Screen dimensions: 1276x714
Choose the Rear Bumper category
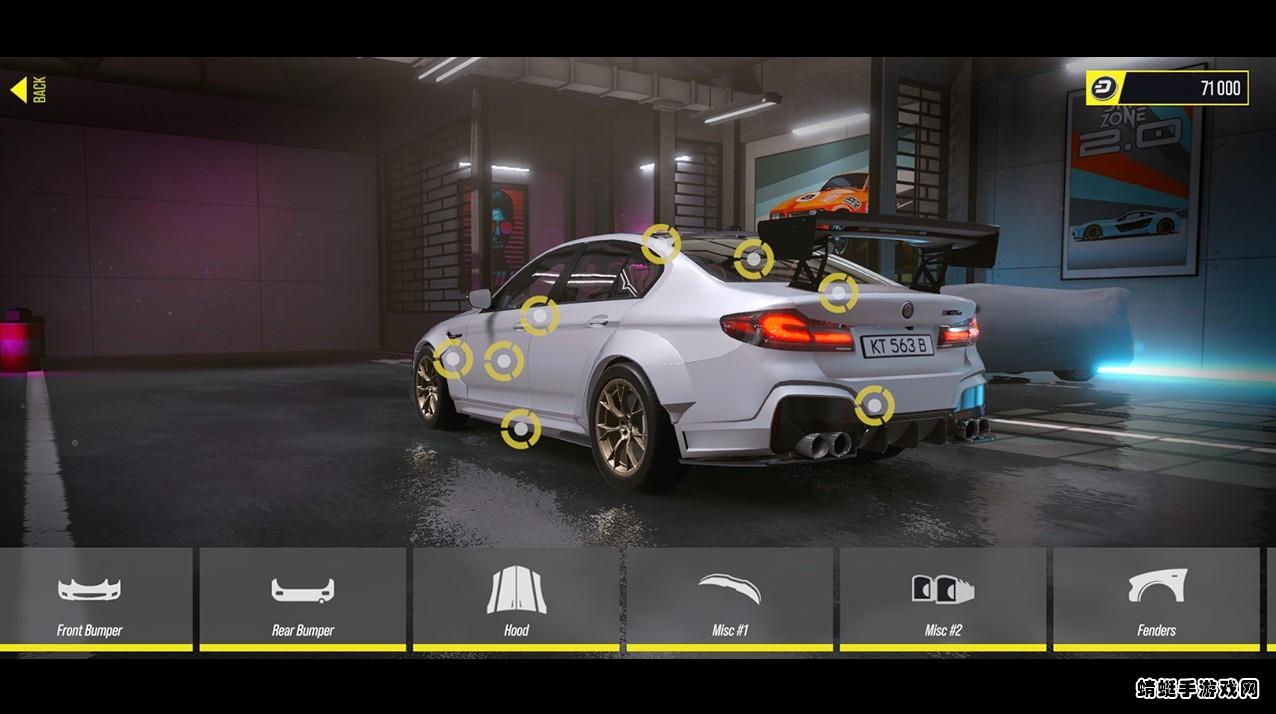click(302, 599)
